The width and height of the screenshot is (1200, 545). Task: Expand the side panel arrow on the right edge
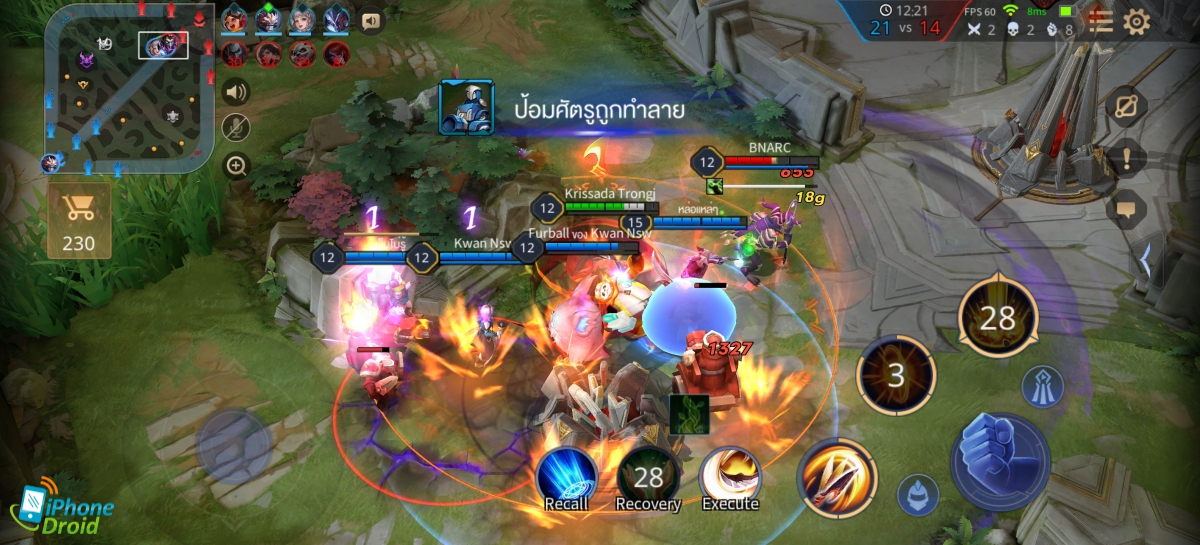(1146, 258)
